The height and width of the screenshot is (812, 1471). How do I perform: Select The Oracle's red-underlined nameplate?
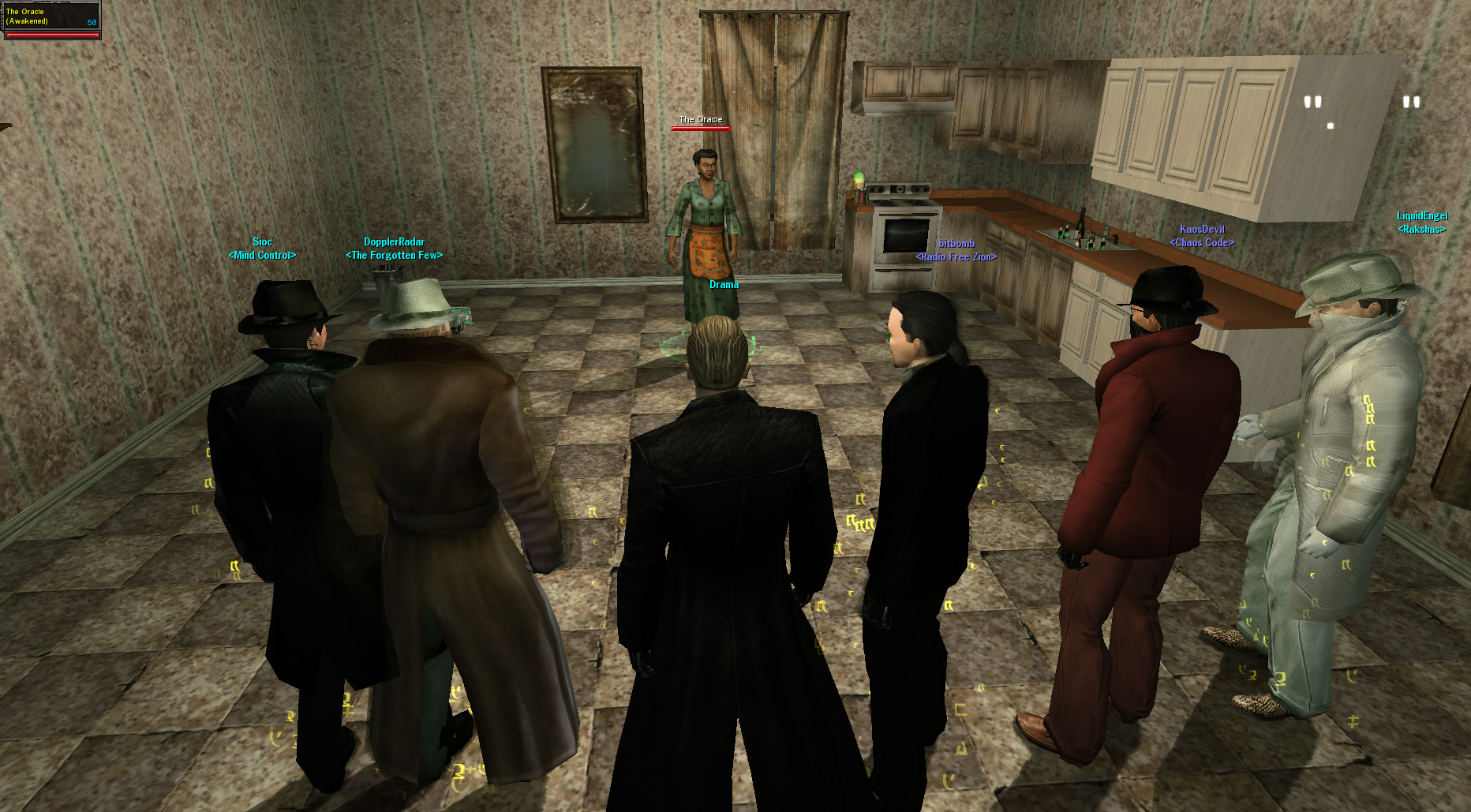701,120
